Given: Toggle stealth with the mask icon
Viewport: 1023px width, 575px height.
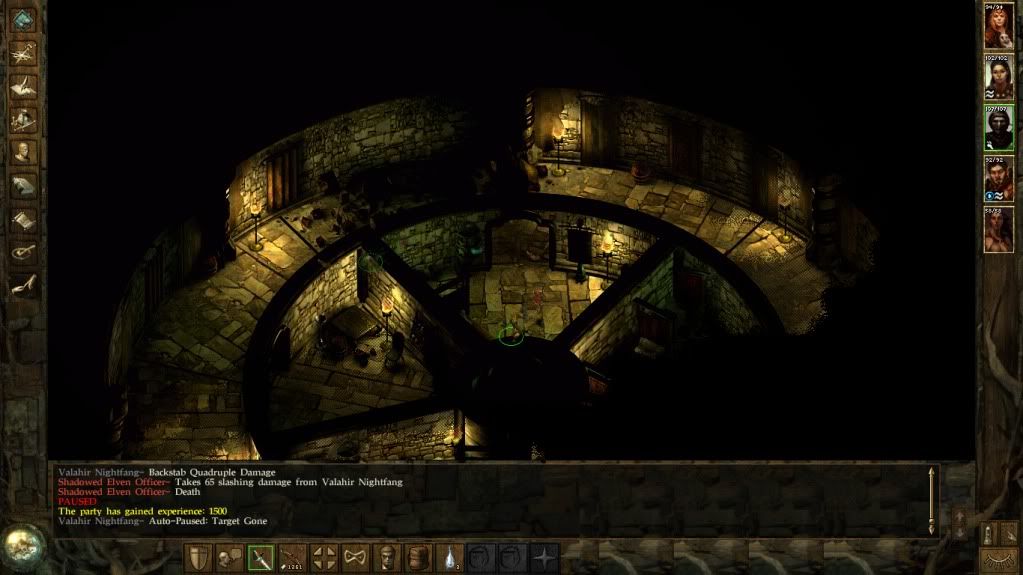Looking at the screenshot, I should 355,558.
